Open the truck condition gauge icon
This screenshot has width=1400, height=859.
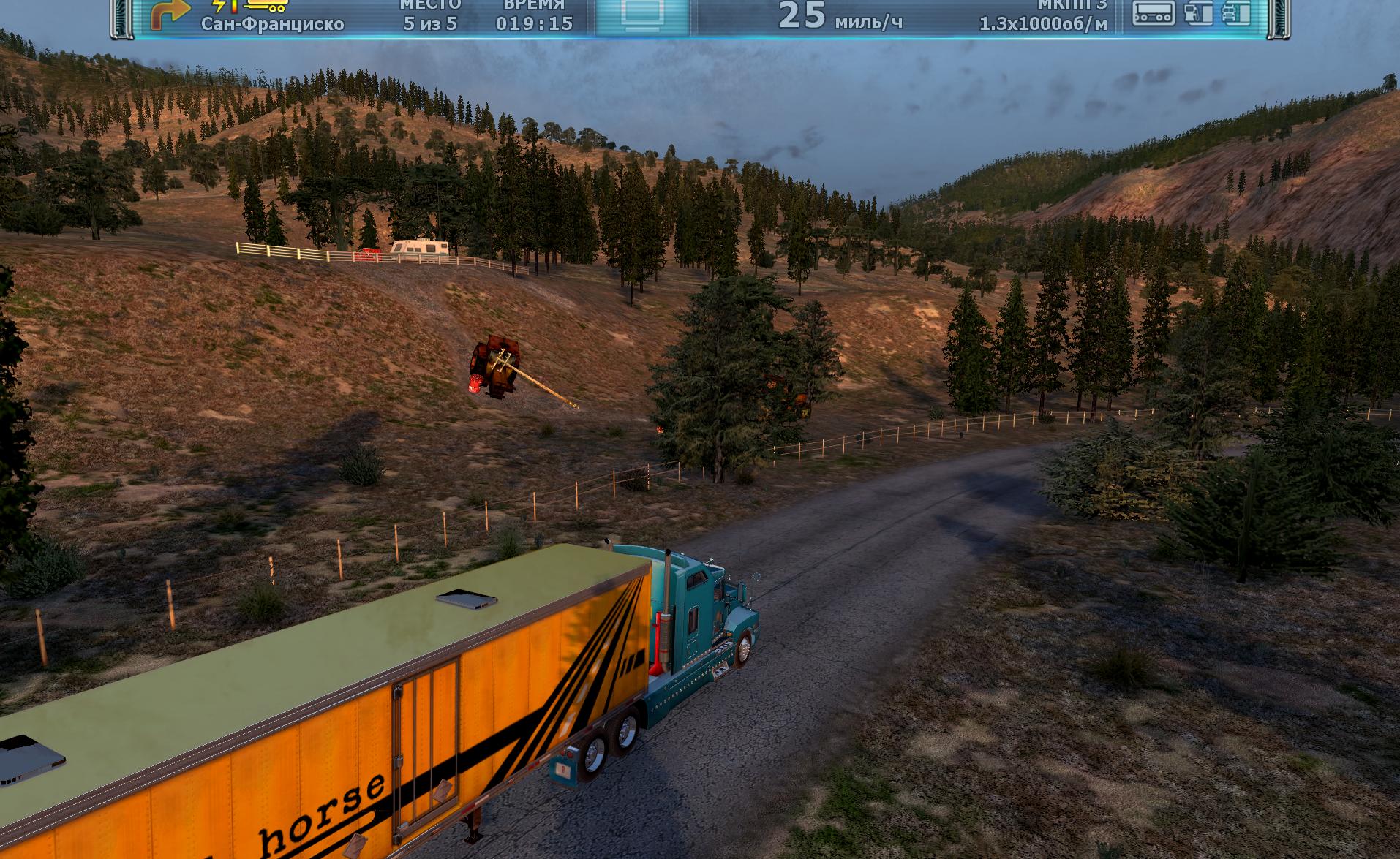tap(1236, 13)
